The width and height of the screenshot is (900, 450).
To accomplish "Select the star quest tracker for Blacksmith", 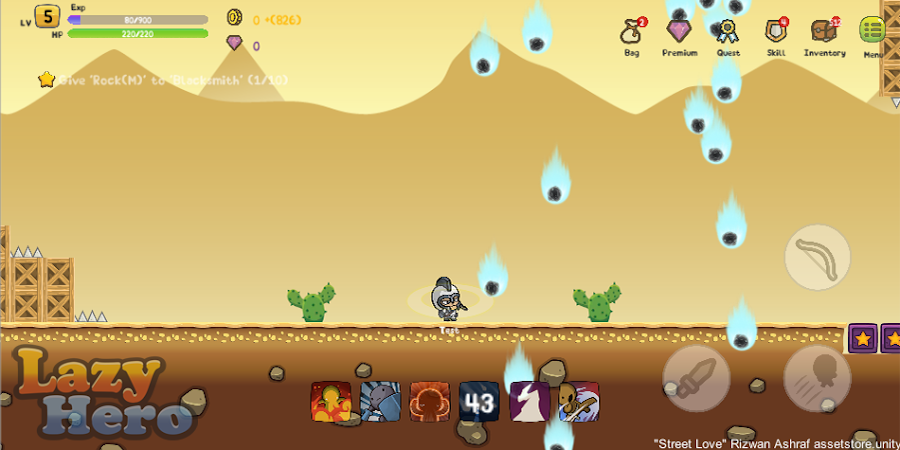I will tap(46, 79).
